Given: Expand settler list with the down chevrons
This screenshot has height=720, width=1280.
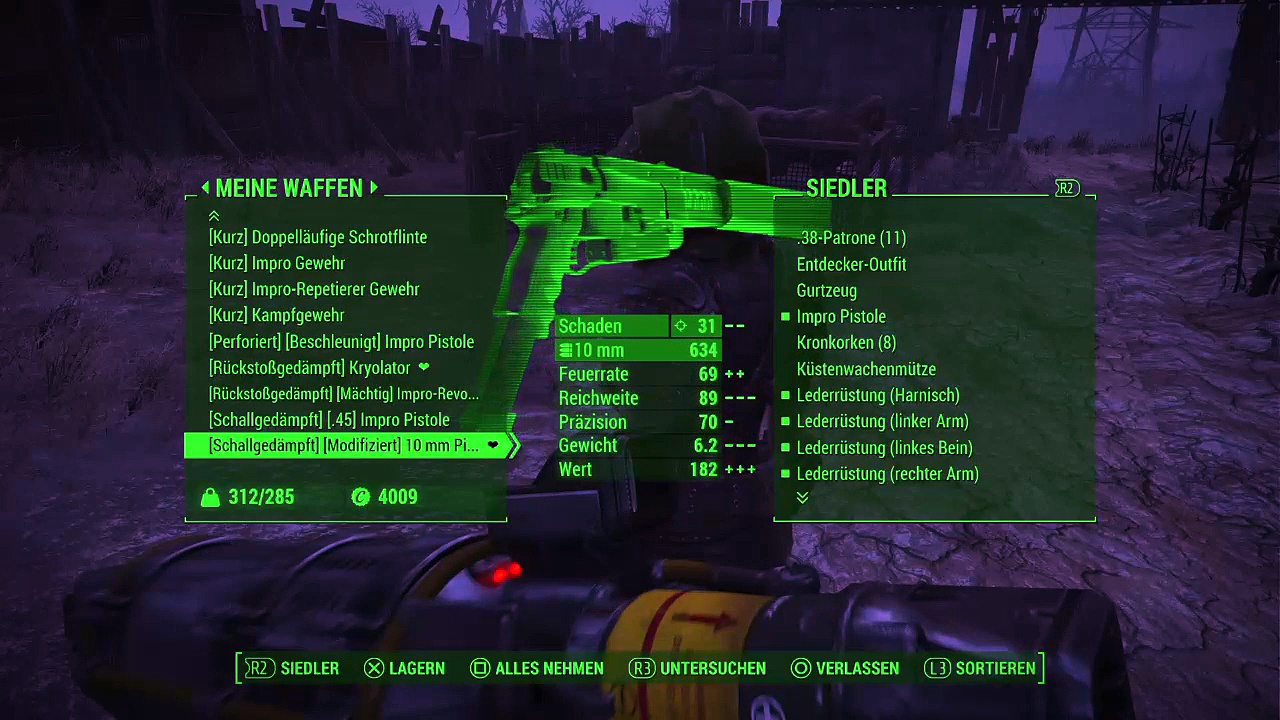Looking at the screenshot, I should click(802, 498).
